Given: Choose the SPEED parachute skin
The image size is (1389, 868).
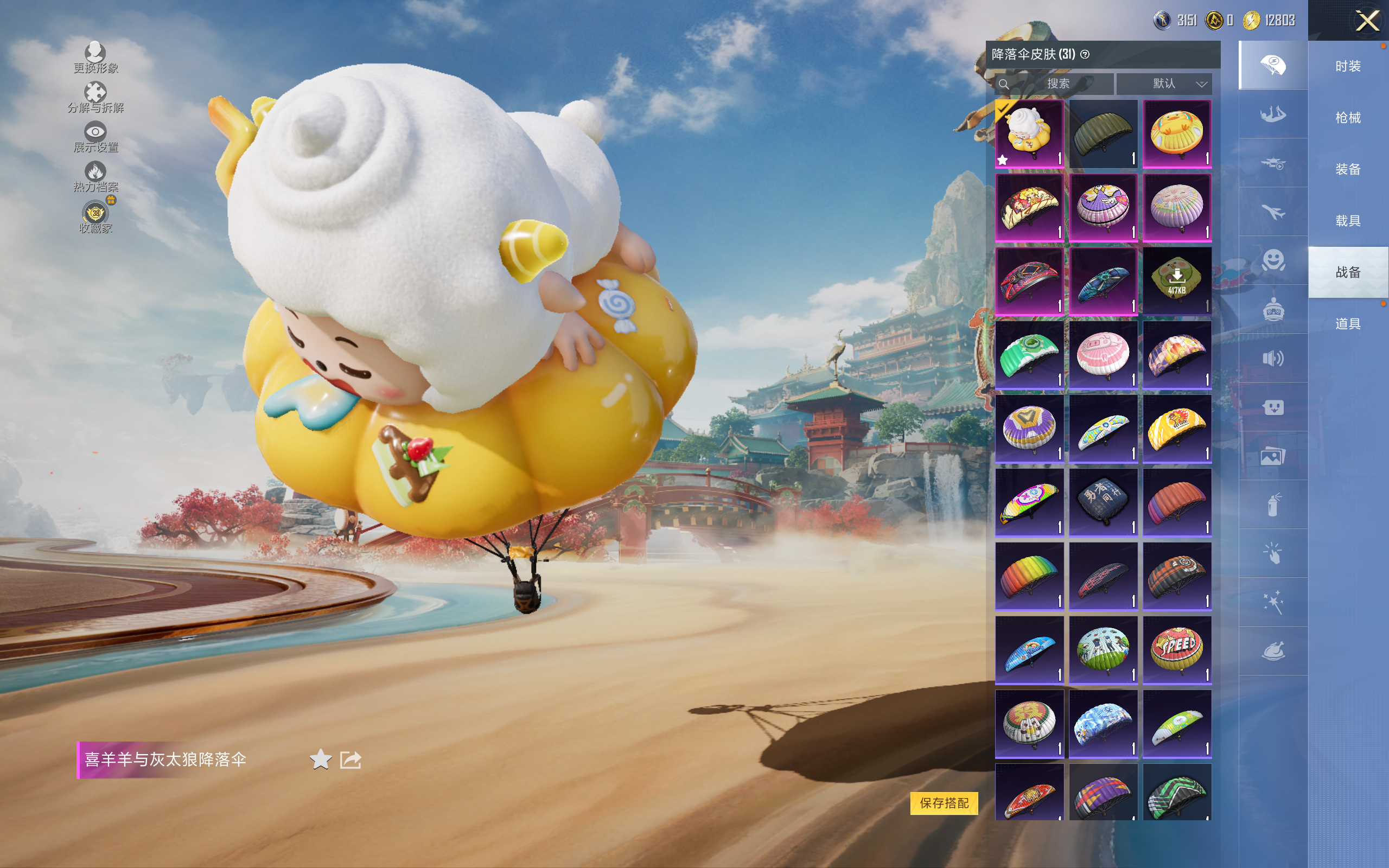Looking at the screenshot, I should click(1177, 649).
